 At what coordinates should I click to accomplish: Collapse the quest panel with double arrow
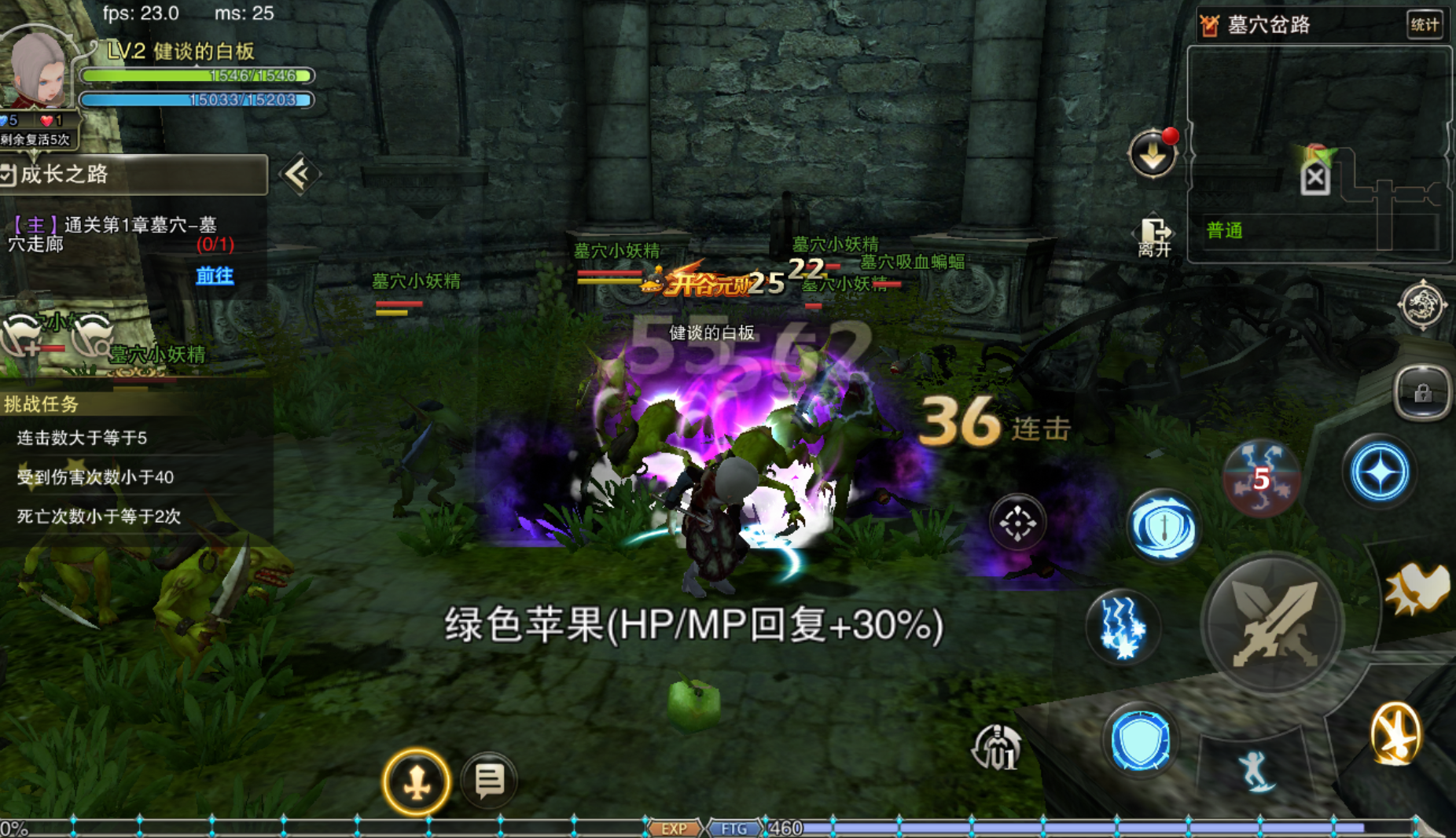coord(298,175)
